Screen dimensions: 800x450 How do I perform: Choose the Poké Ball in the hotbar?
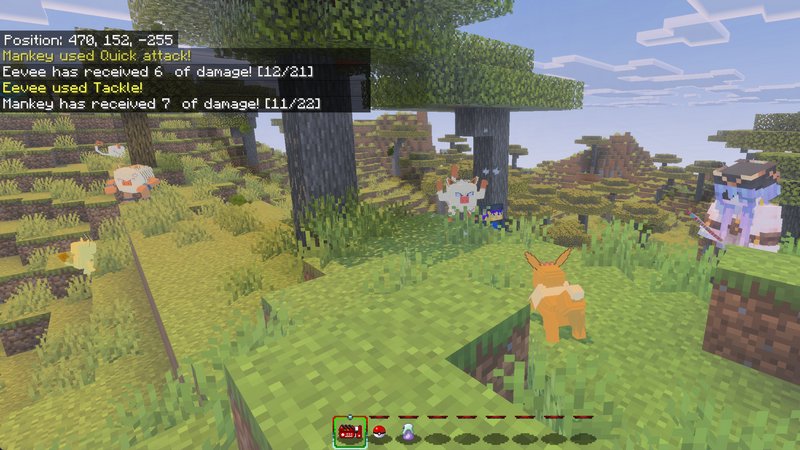tap(379, 433)
